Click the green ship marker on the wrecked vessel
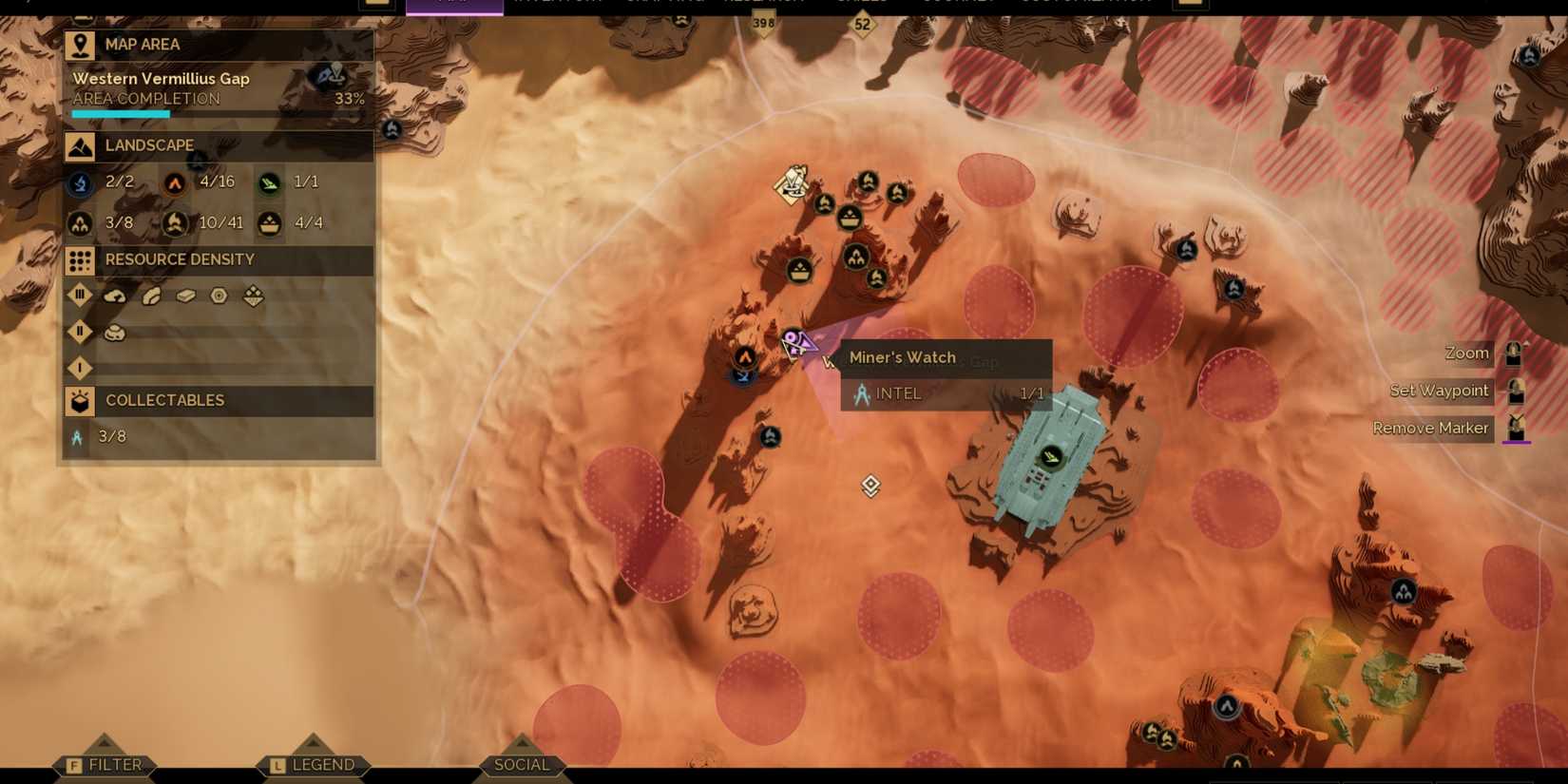The width and height of the screenshot is (1568, 784). (x=1049, y=454)
